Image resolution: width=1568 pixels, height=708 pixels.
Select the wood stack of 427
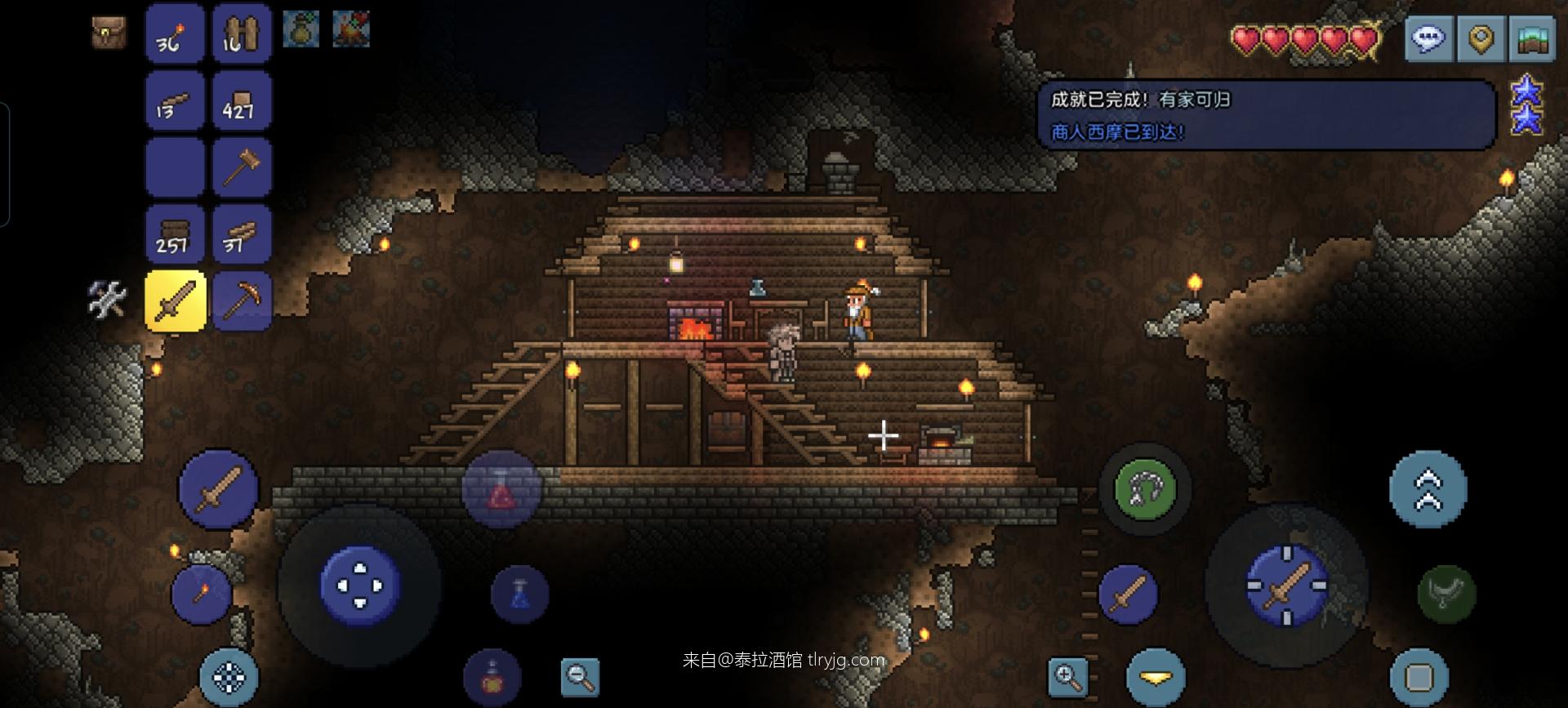coord(242,101)
